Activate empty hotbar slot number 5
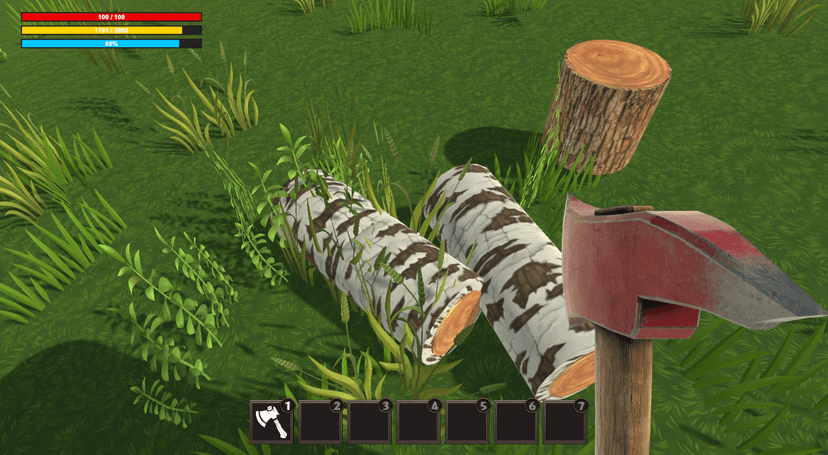Screen dimensions: 828x455 [467, 421]
